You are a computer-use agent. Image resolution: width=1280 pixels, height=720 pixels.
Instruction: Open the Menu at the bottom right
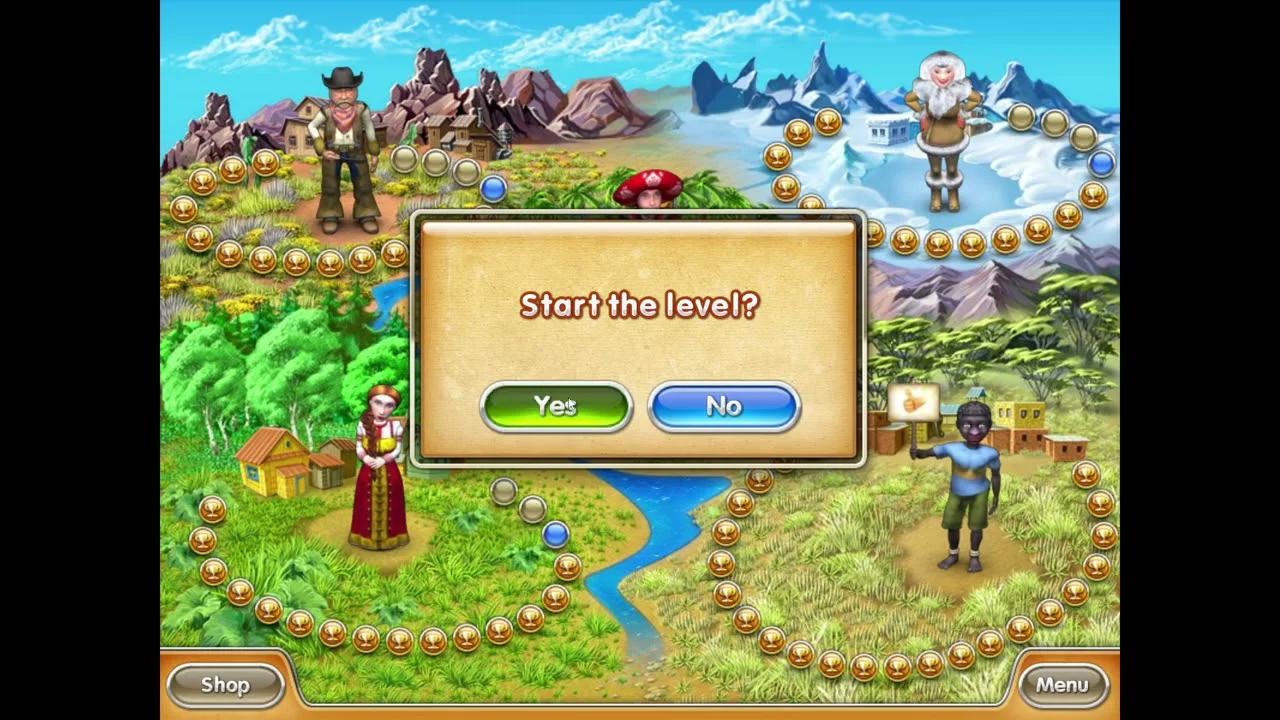1063,685
